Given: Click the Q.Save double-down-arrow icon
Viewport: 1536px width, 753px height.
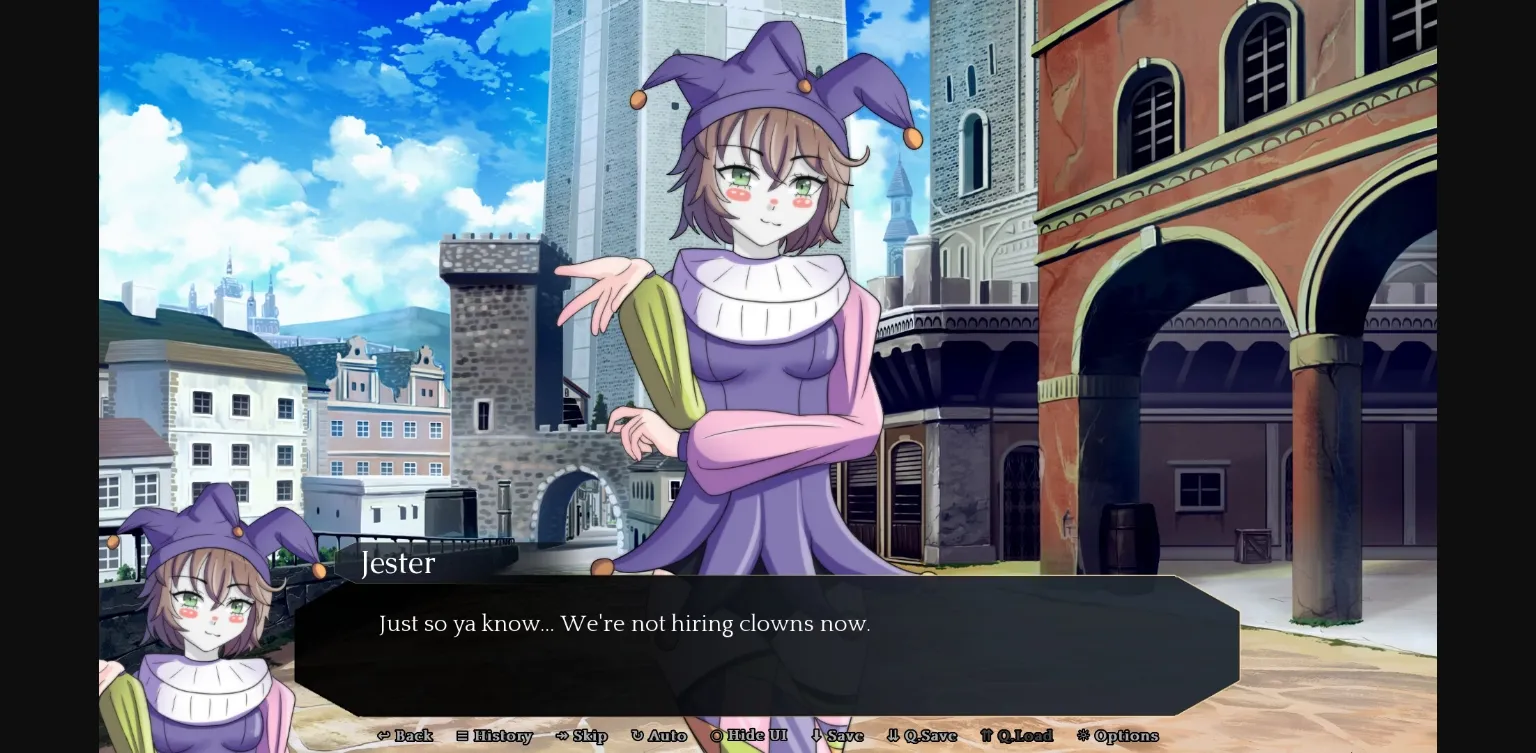Looking at the screenshot, I should point(893,736).
